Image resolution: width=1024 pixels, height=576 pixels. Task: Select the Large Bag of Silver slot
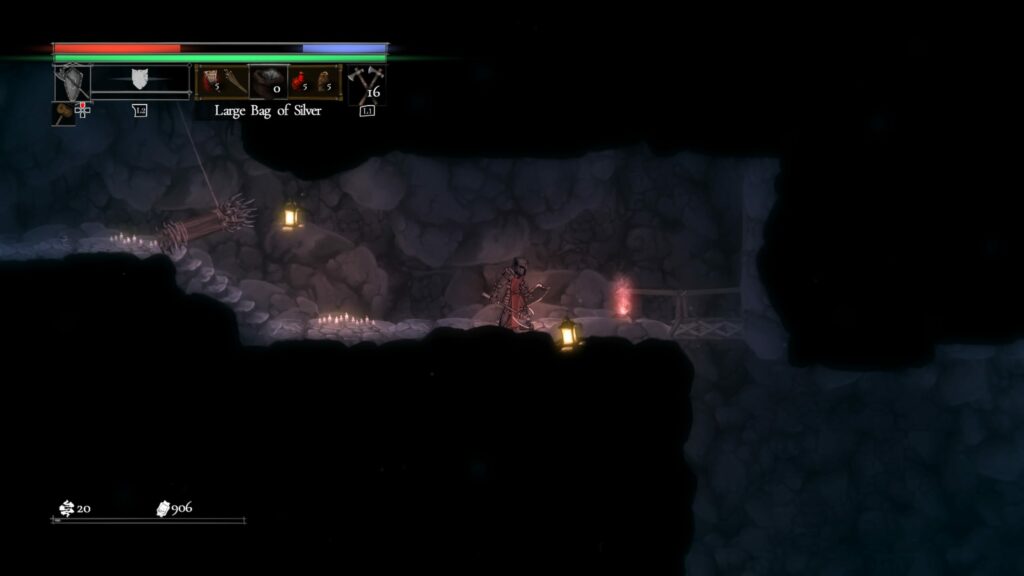(x=268, y=83)
